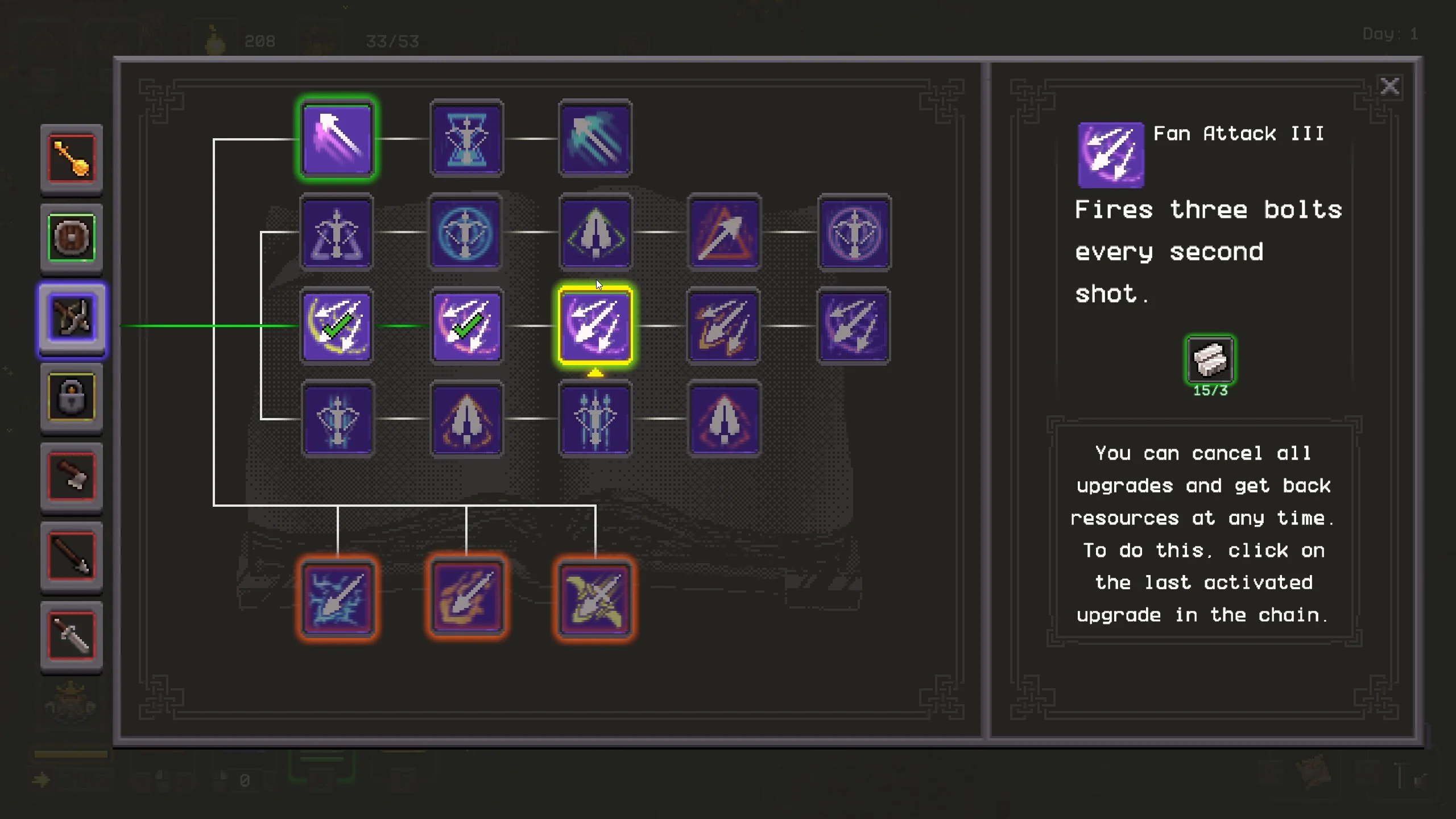Cancel the checkmarked Fan Attack II upgrade

(466, 325)
